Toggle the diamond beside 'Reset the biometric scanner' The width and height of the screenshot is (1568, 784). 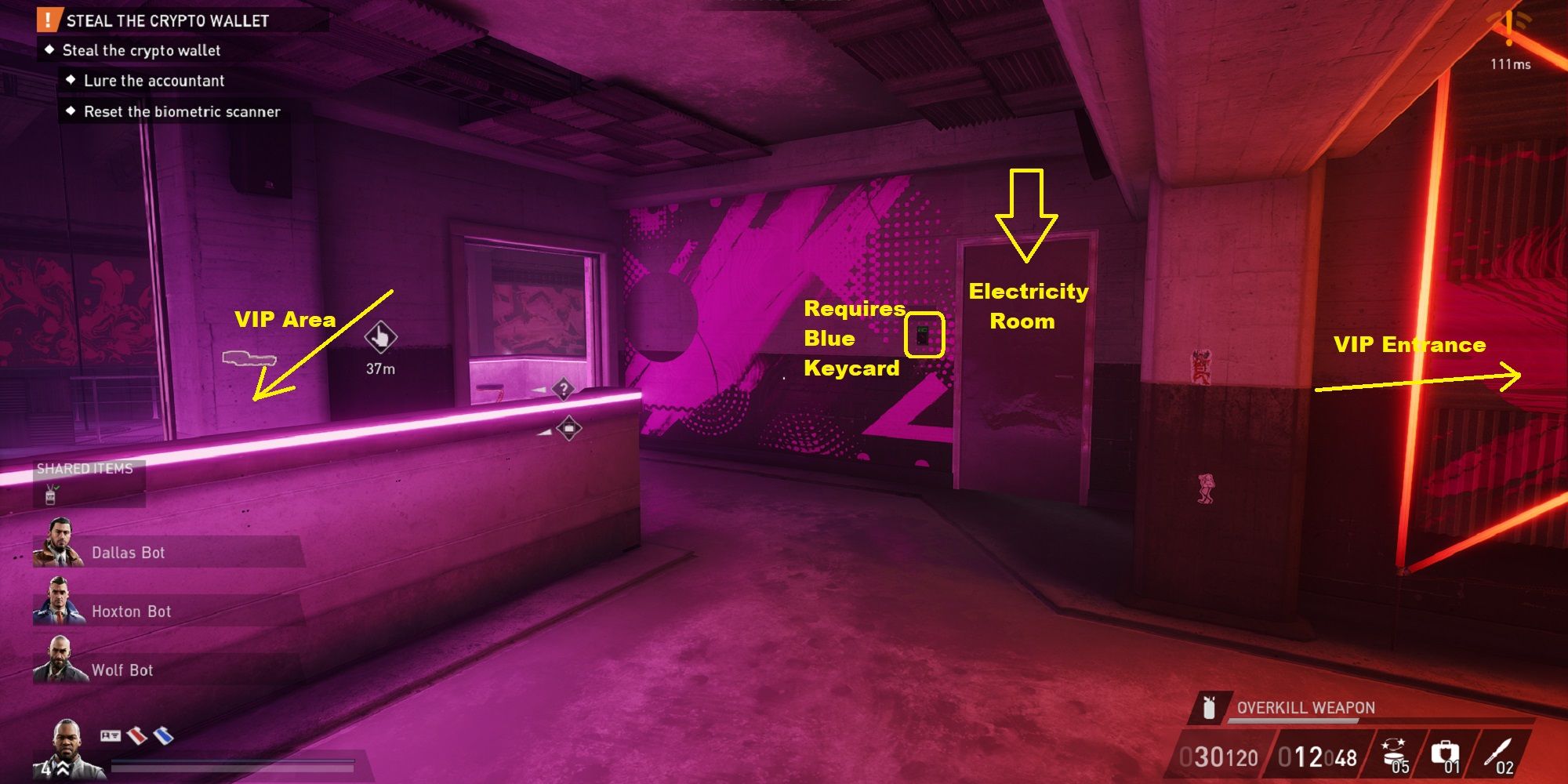pos(71,111)
